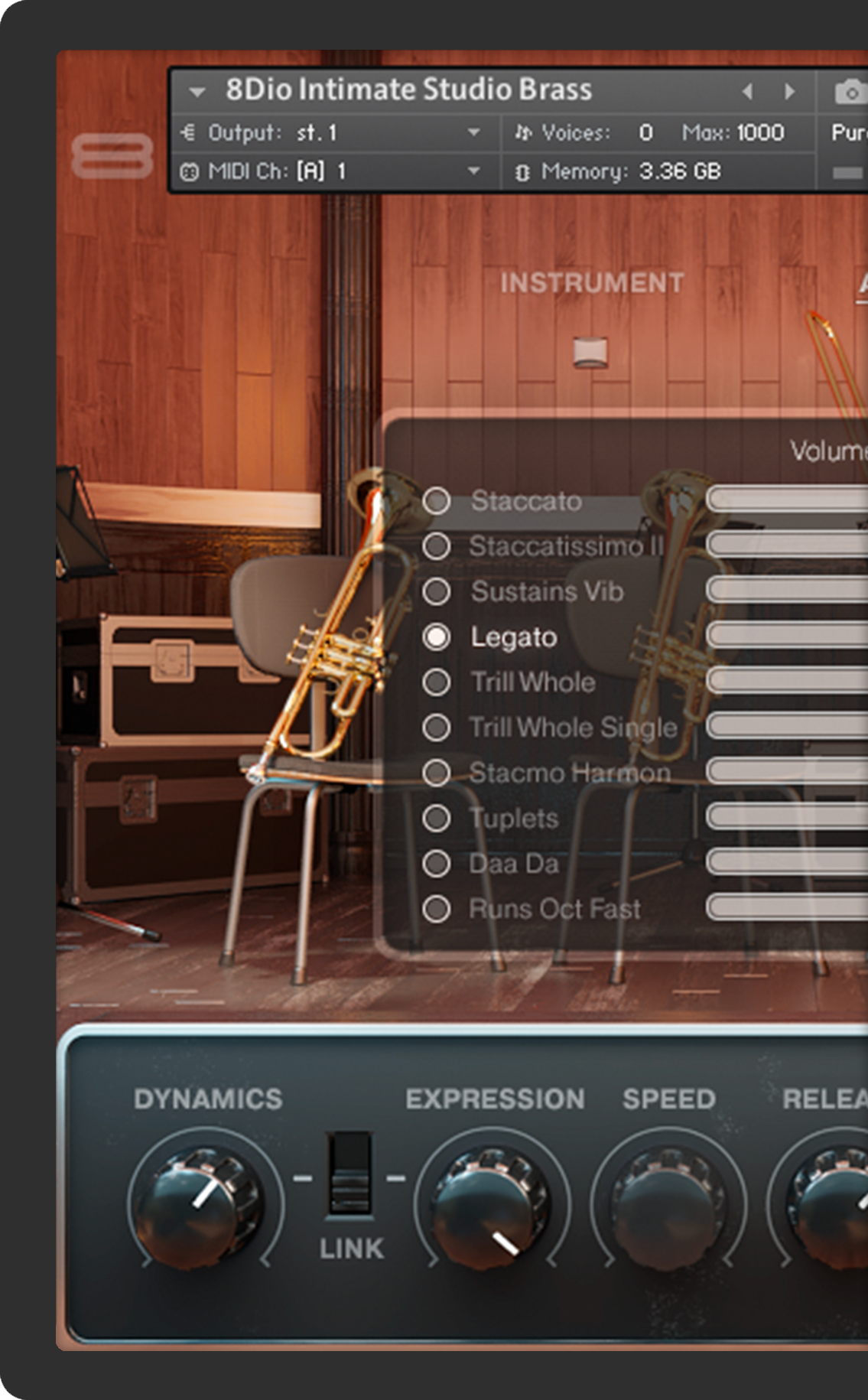Select Trill Whole Single articulation
Viewport: 868px width, 1400px height.
point(437,728)
